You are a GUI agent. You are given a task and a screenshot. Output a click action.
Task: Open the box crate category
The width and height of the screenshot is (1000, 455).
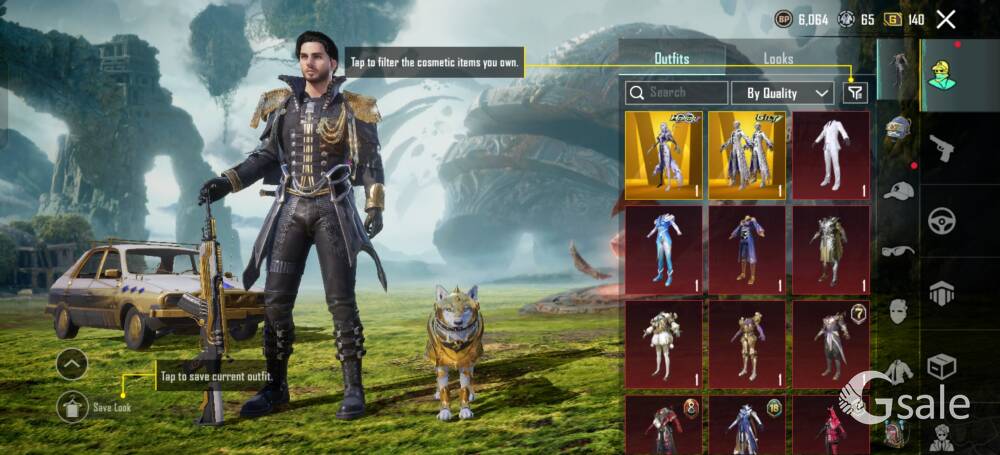click(941, 367)
